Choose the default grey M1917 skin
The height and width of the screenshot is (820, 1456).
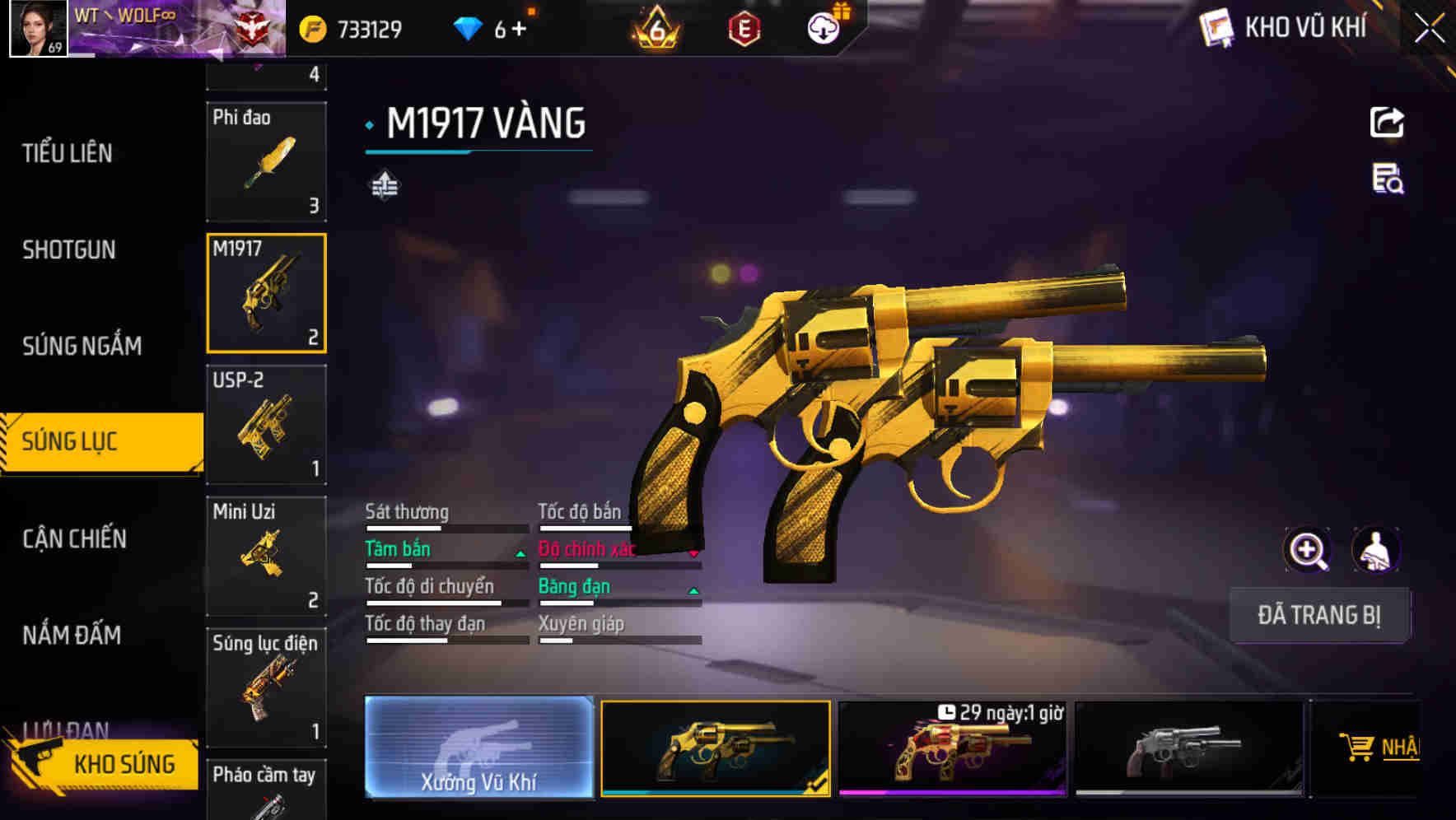point(1189,748)
